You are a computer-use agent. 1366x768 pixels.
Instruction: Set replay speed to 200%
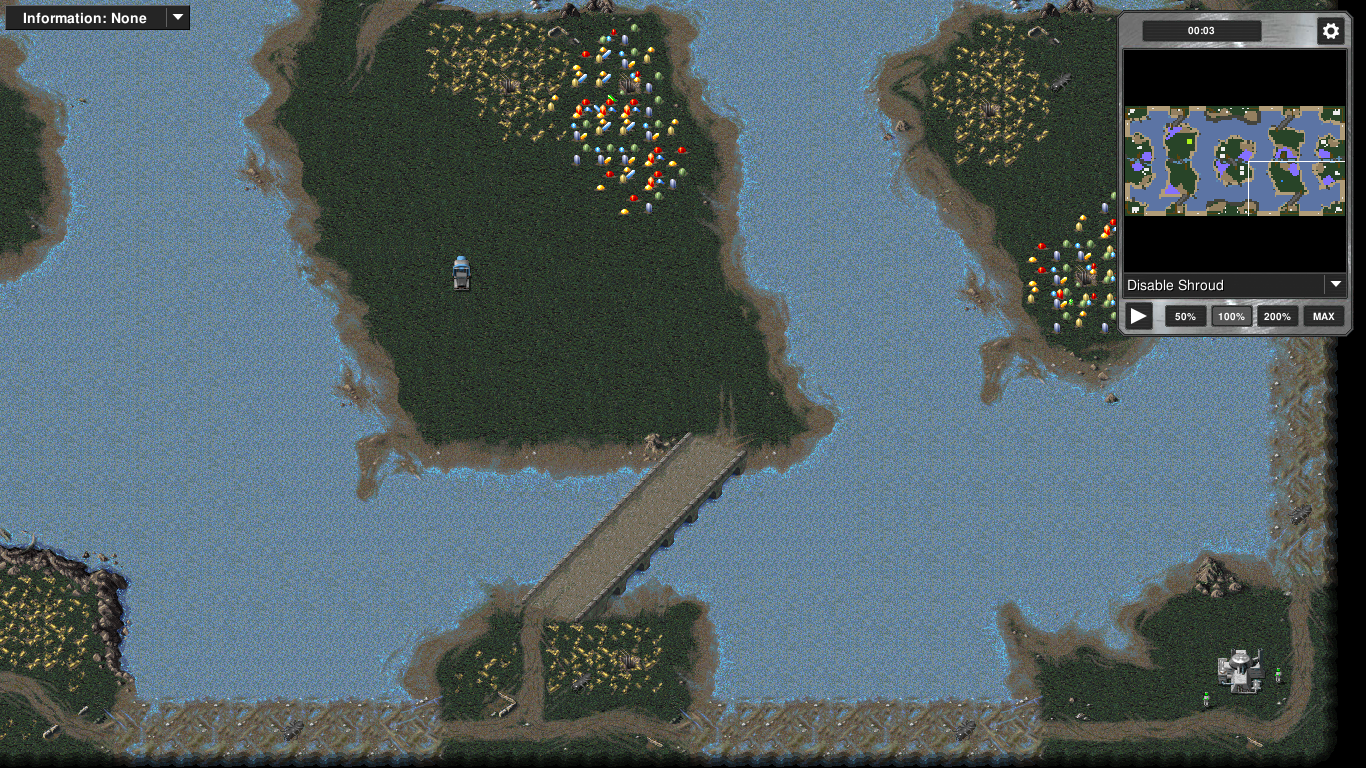1277,317
